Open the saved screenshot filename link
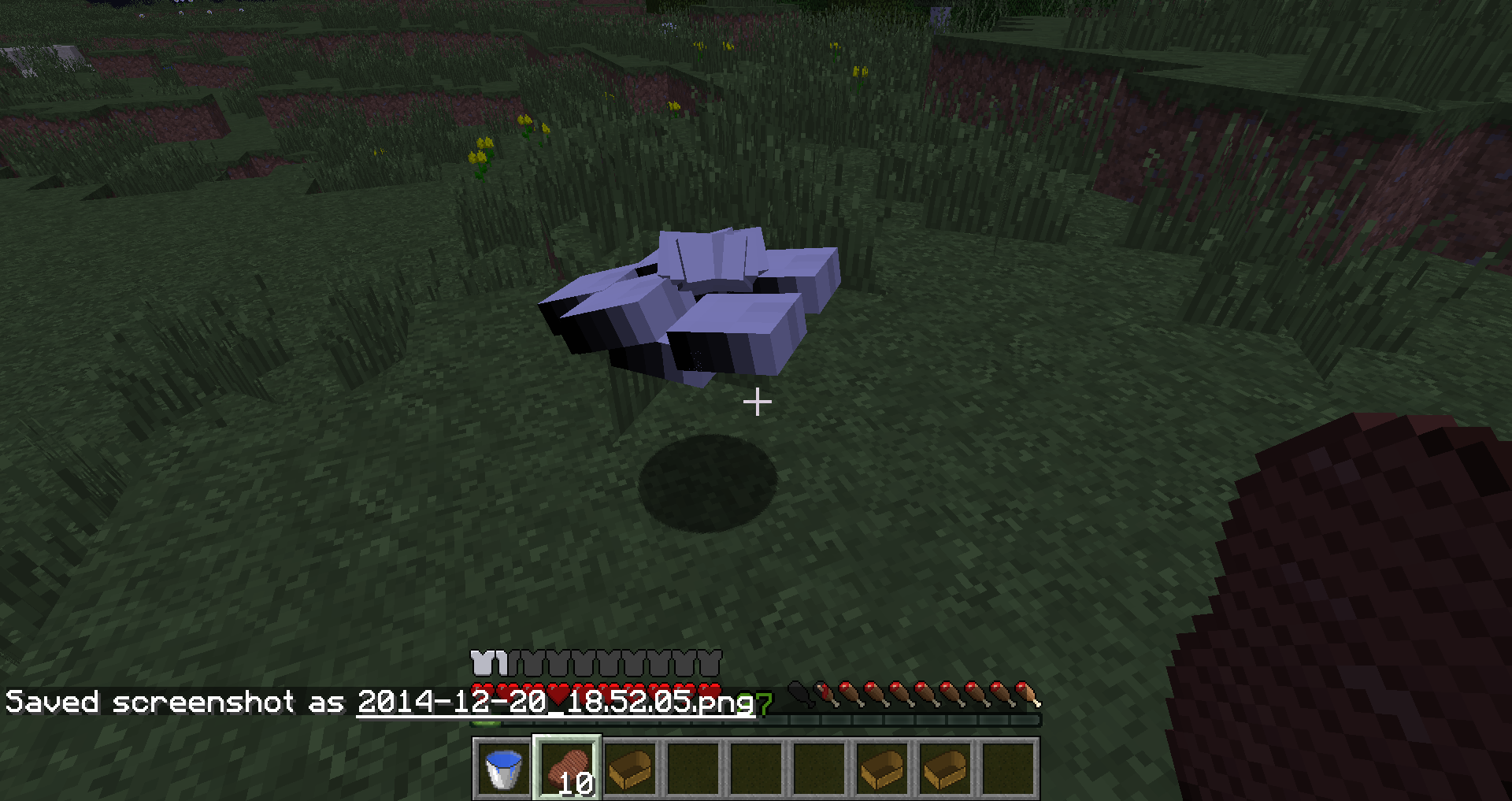Screen dimensions: 1512x801 pyautogui.click(x=555, y=702)
